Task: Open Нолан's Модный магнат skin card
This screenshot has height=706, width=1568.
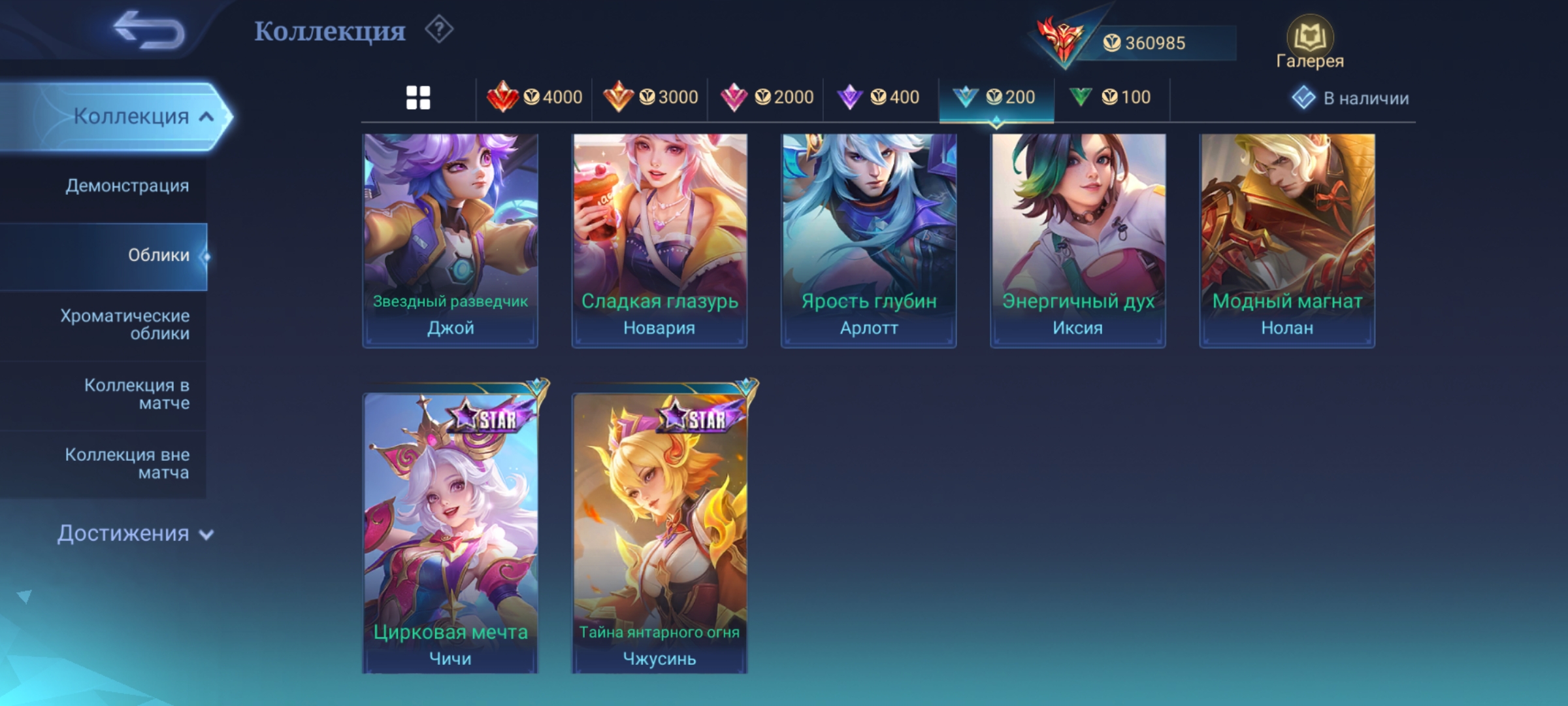Action: (x=1287, y=240)
